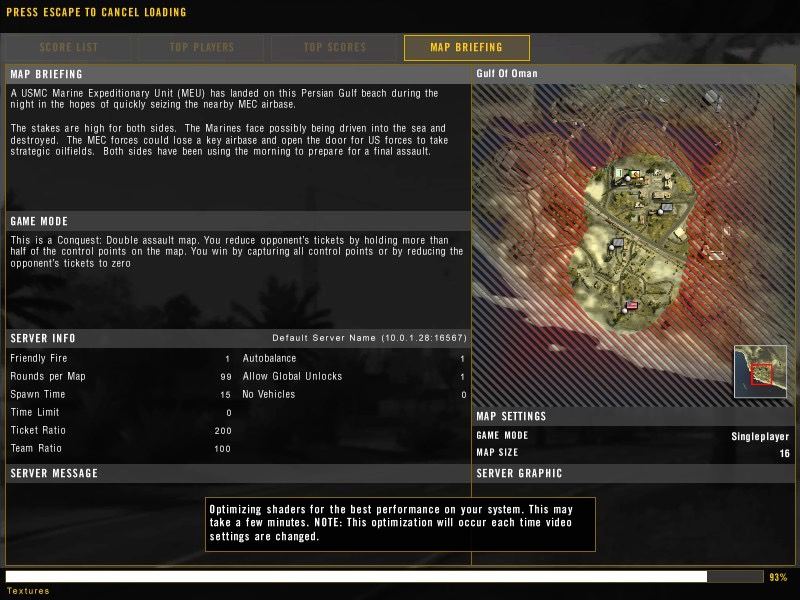Click the small world-location inset map
Screen dimensions: 800x600
pos(760,371)
